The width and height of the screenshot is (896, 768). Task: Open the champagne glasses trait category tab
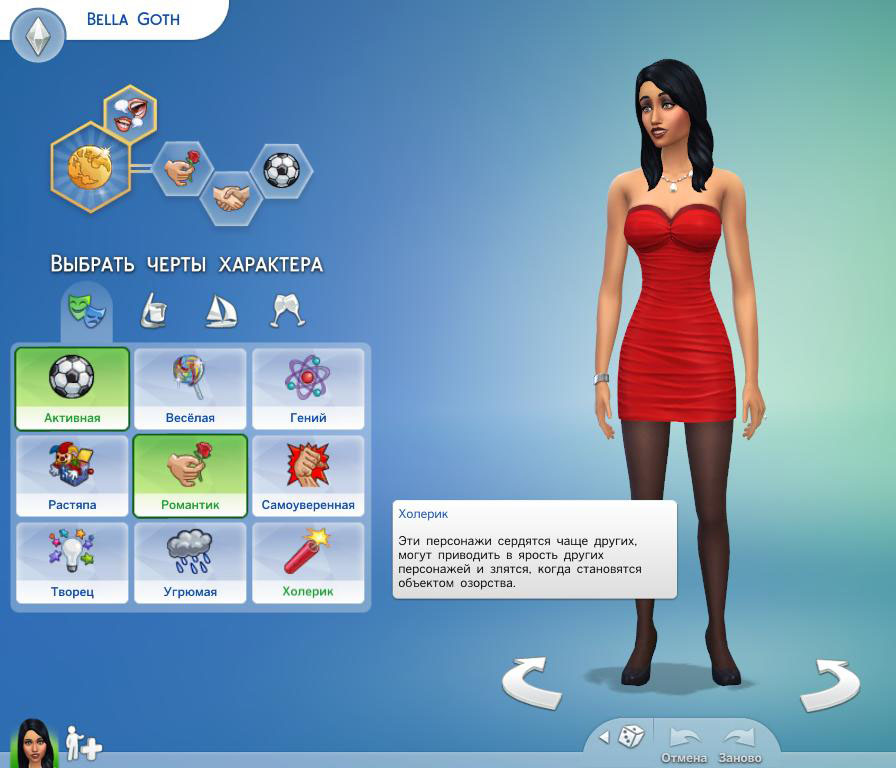tap(287, 310)
